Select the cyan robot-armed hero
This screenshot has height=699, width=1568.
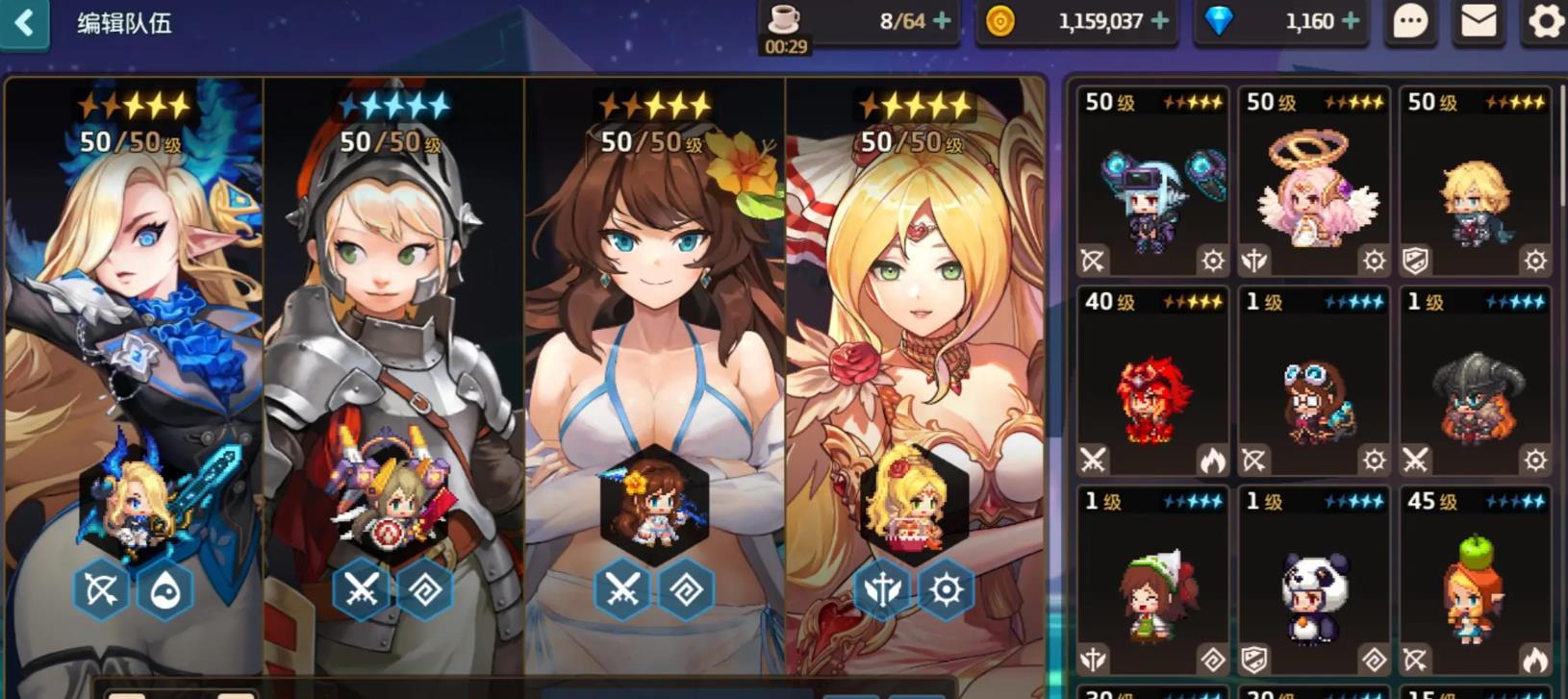pyautogui.click(x=1152, y=183)
